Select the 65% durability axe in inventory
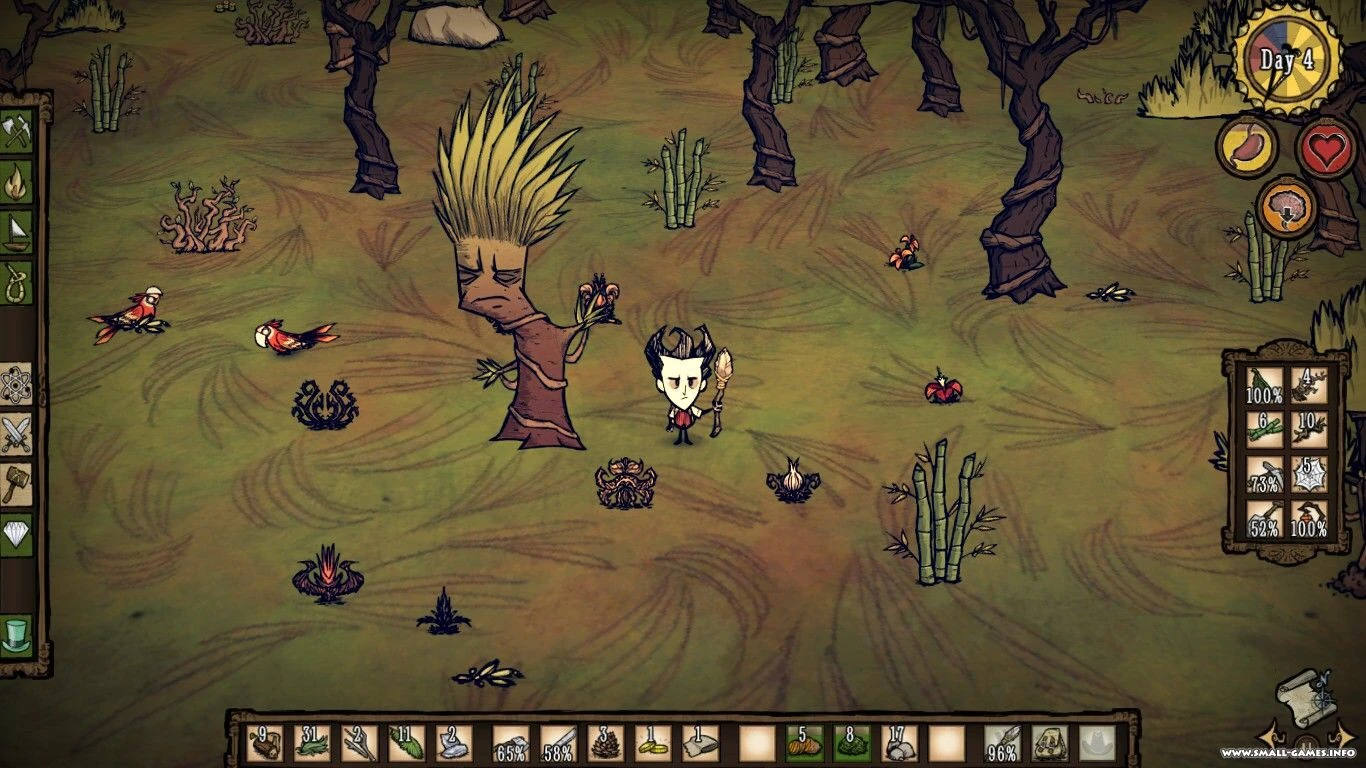 510,745
